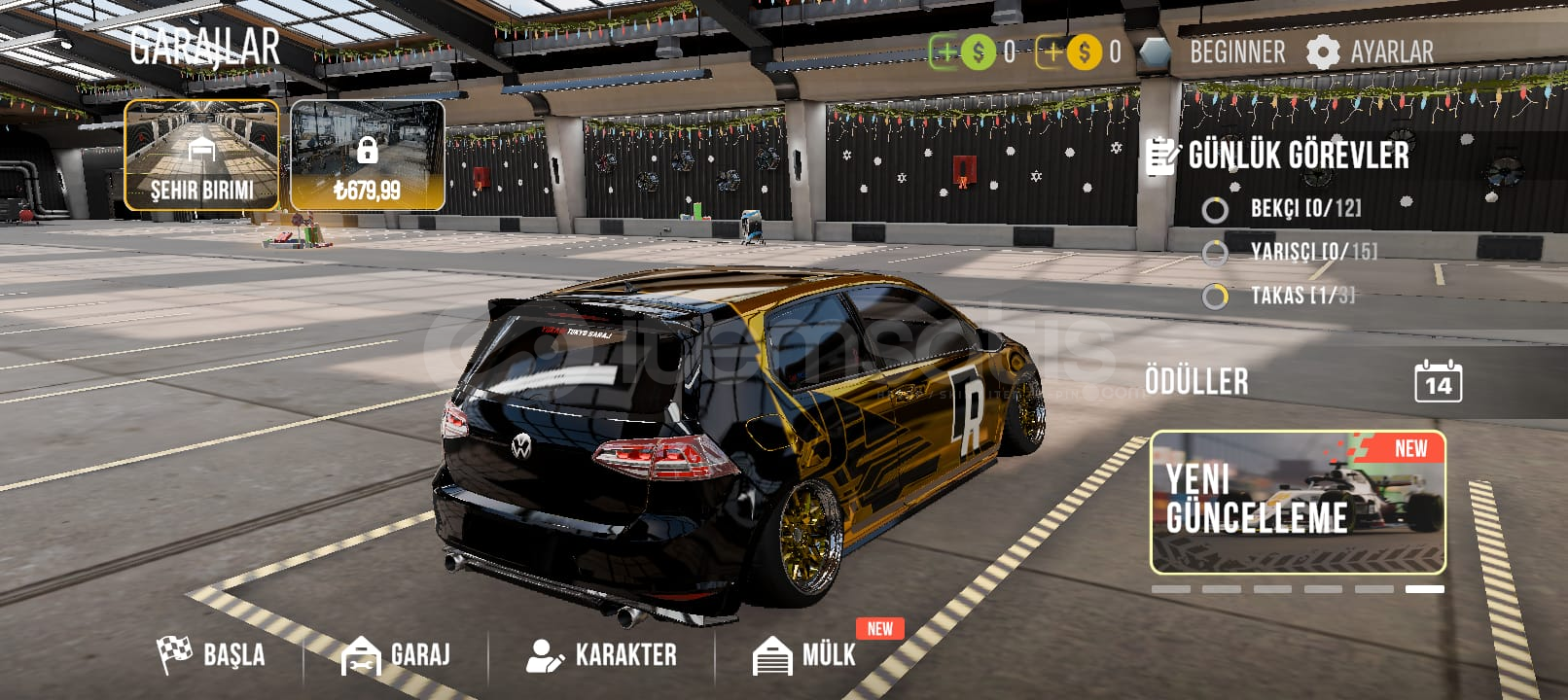The image size is (1568, 700).
Task: Select the Takas daily task
Action: 1301,296
